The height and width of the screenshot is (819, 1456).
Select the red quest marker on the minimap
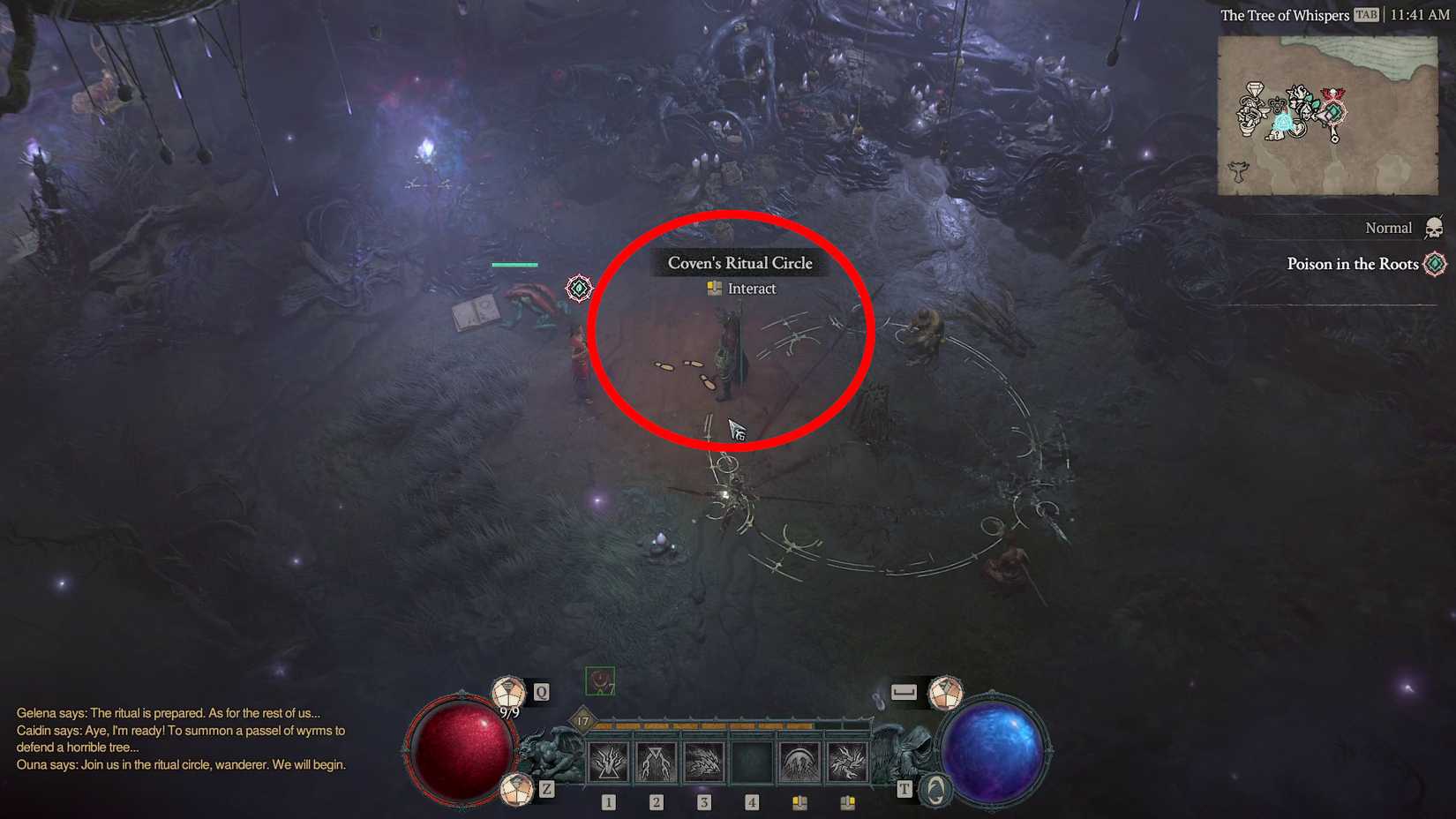pos(1332,93)
